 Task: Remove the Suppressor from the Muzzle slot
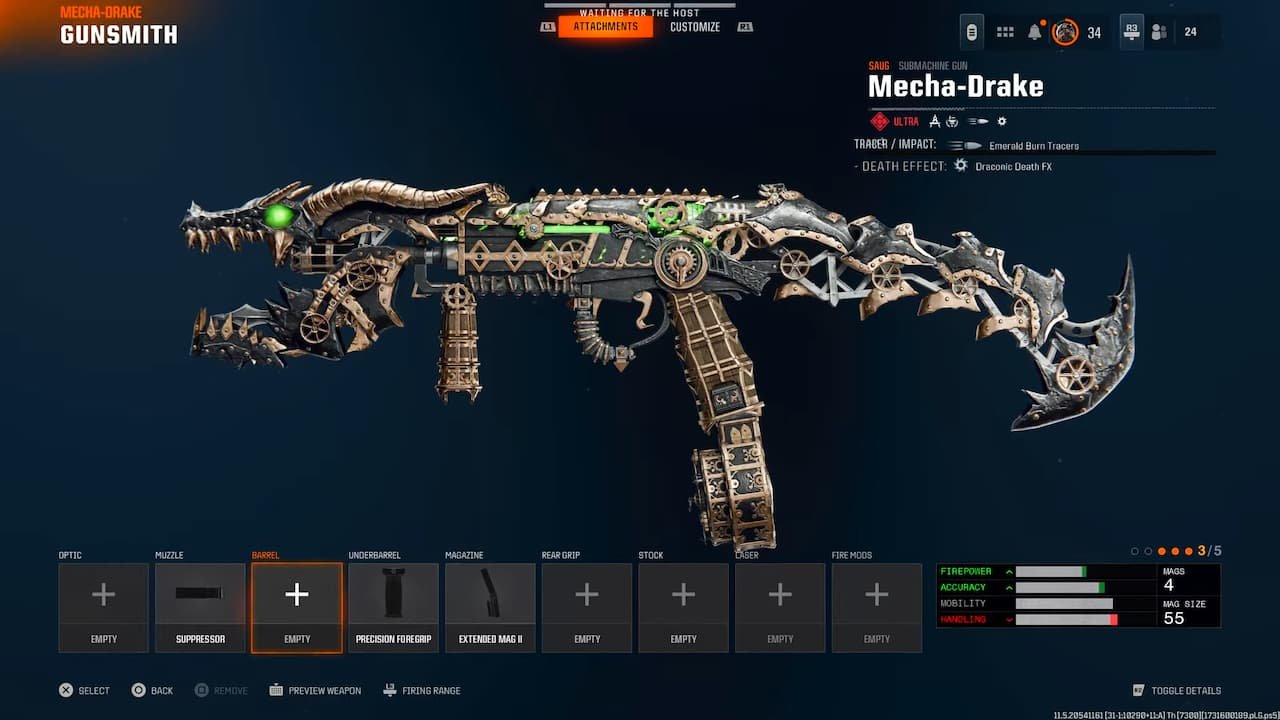pos(200,605)
